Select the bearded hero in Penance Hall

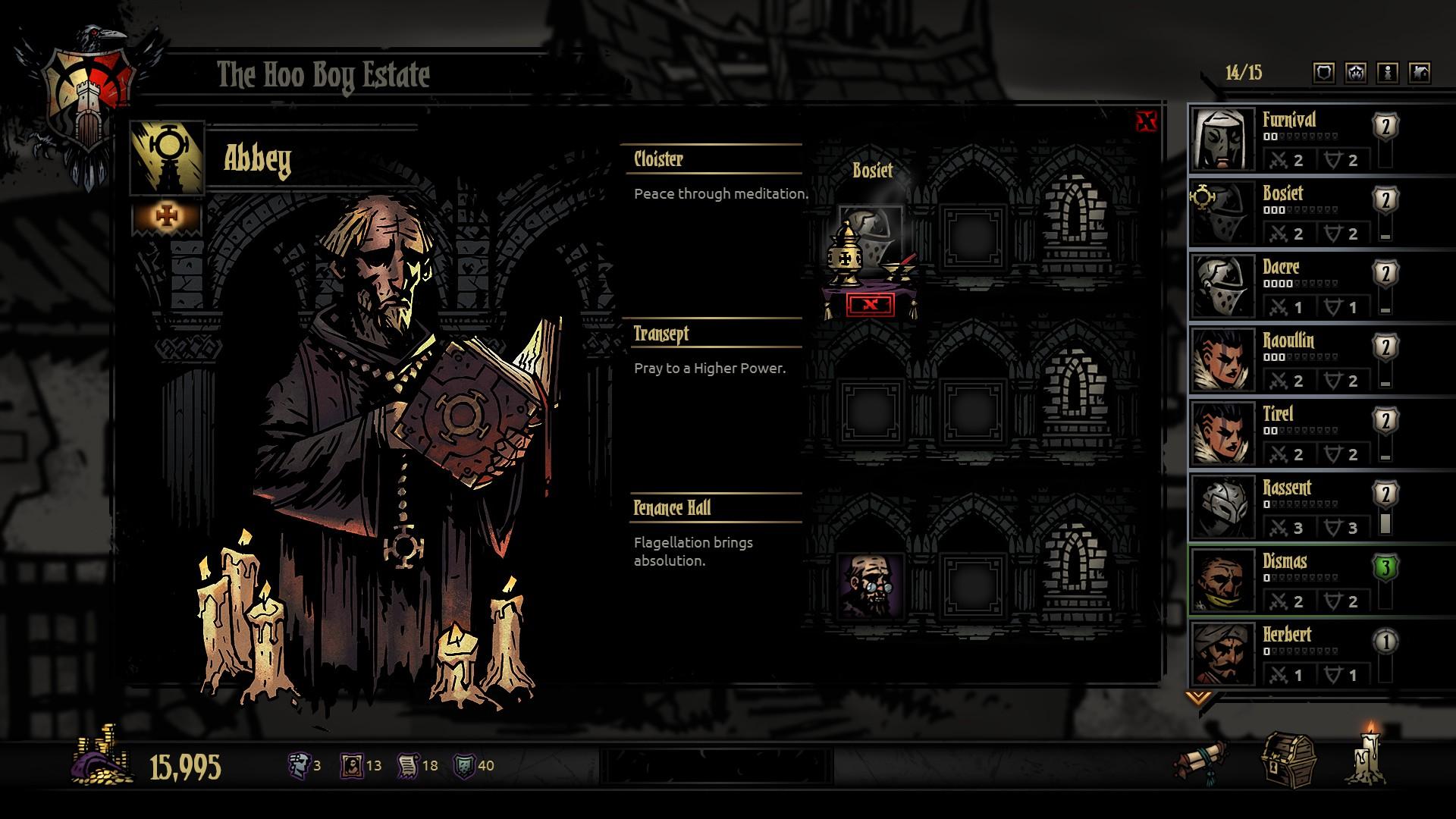pyautogui.click(x=871, y=585)
